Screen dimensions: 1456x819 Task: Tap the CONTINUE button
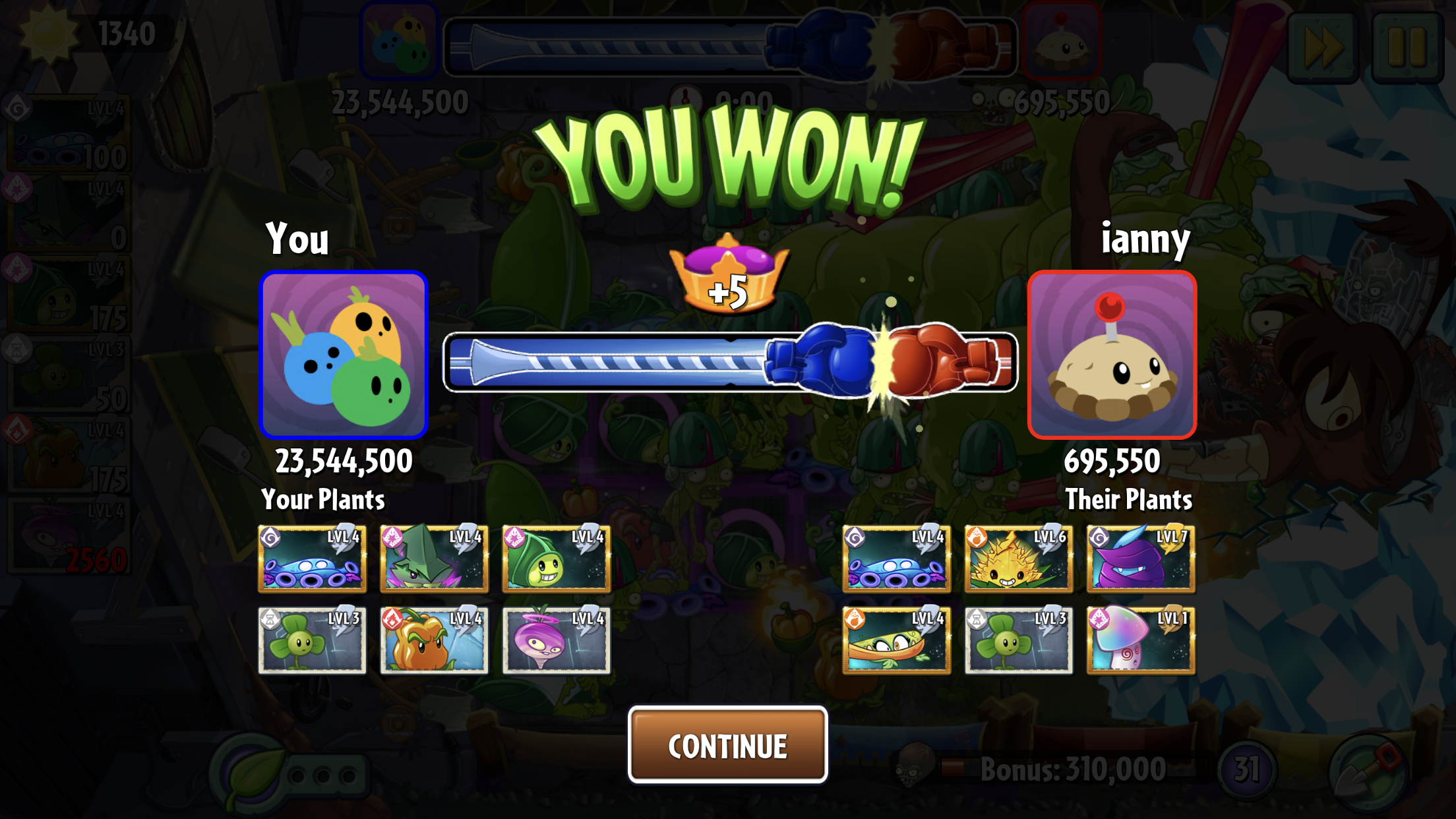coord(727,745)
